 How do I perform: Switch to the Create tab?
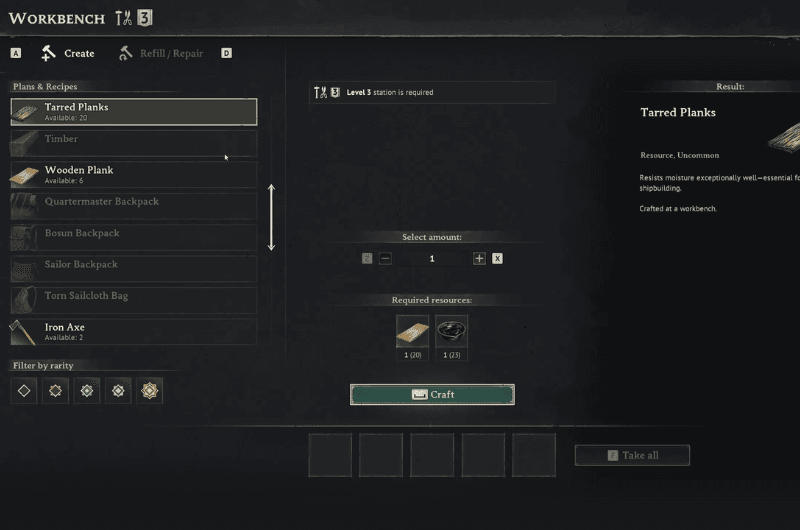(68, 53)
